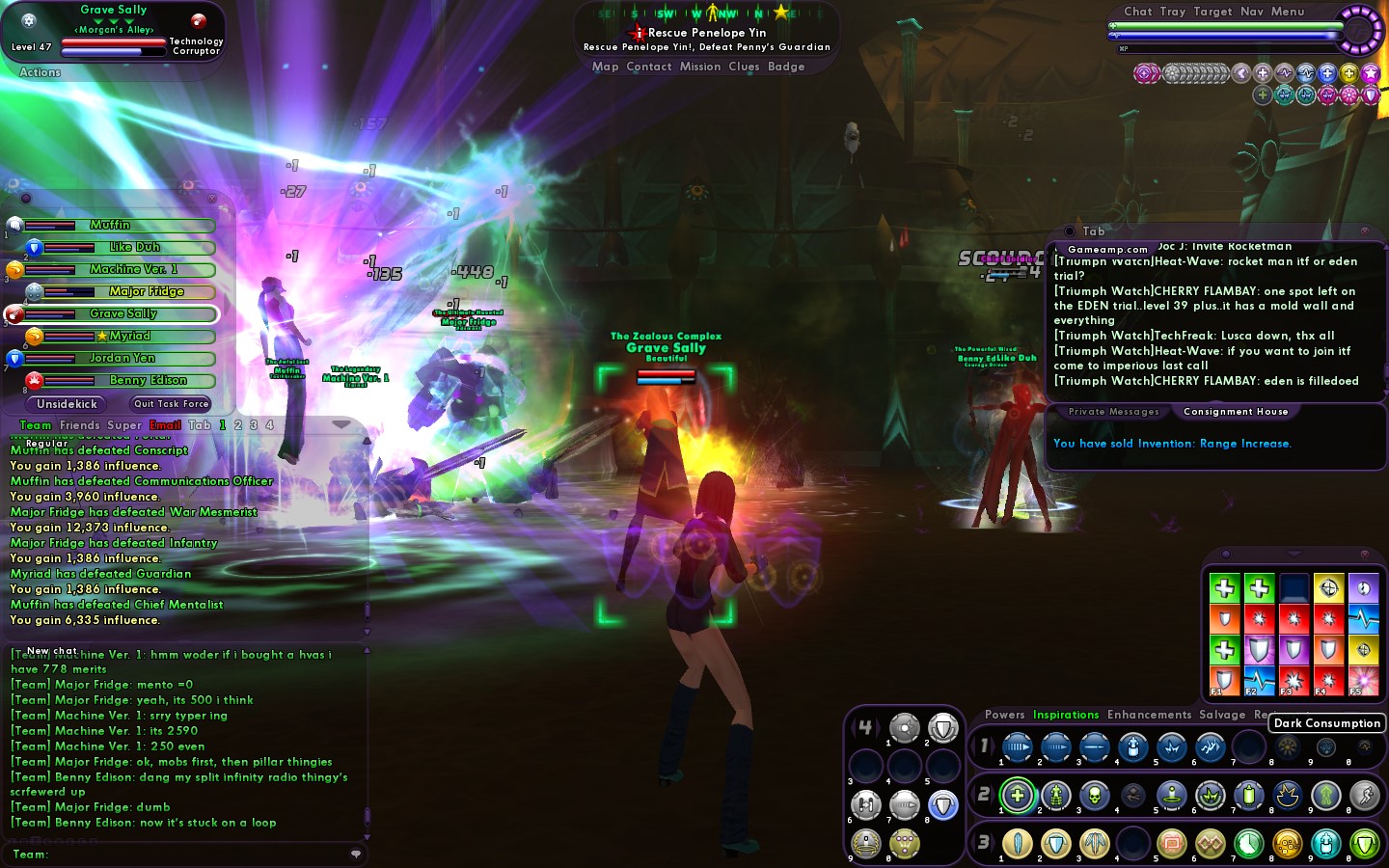Select teammate Major Fridge in team list
Image resolution: width=1389 pixels, height=868 pixels.
(x=146, y=291)
